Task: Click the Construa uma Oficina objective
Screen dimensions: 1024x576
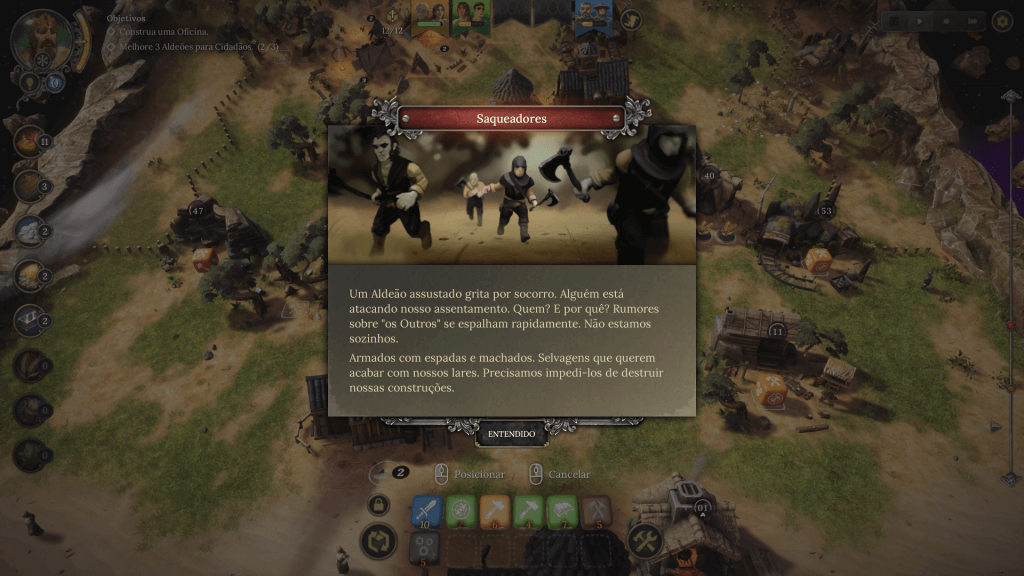Action: 164,33
